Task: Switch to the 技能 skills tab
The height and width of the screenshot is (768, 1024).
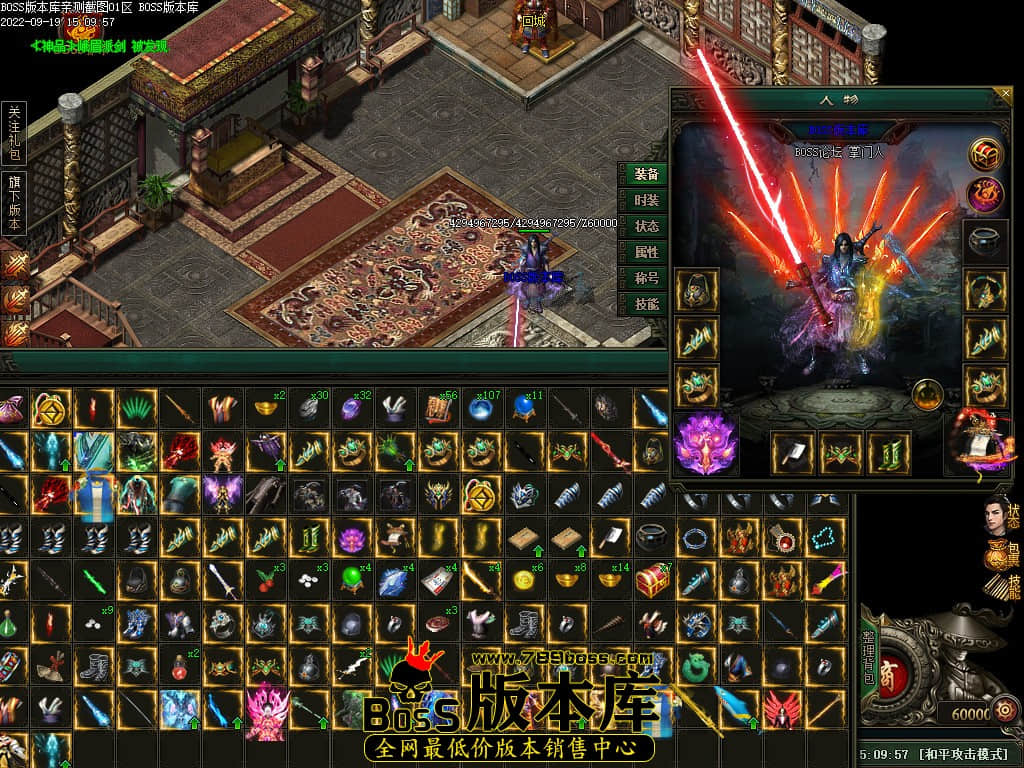Action: tap(646, 304)
